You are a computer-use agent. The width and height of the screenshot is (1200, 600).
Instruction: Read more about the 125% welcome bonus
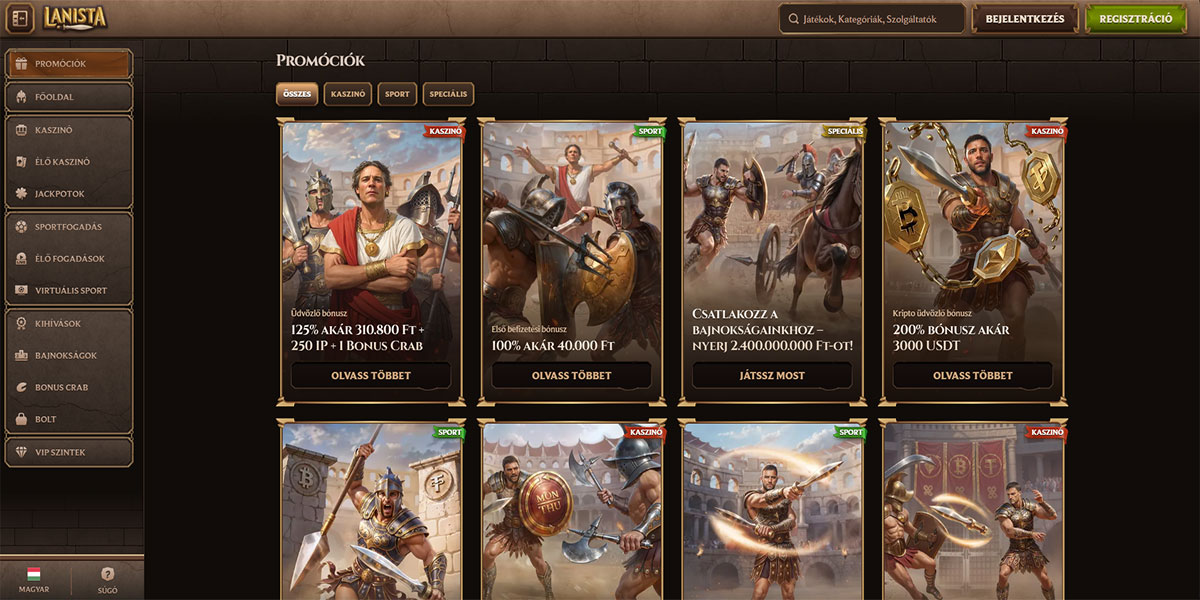[371, 376]
